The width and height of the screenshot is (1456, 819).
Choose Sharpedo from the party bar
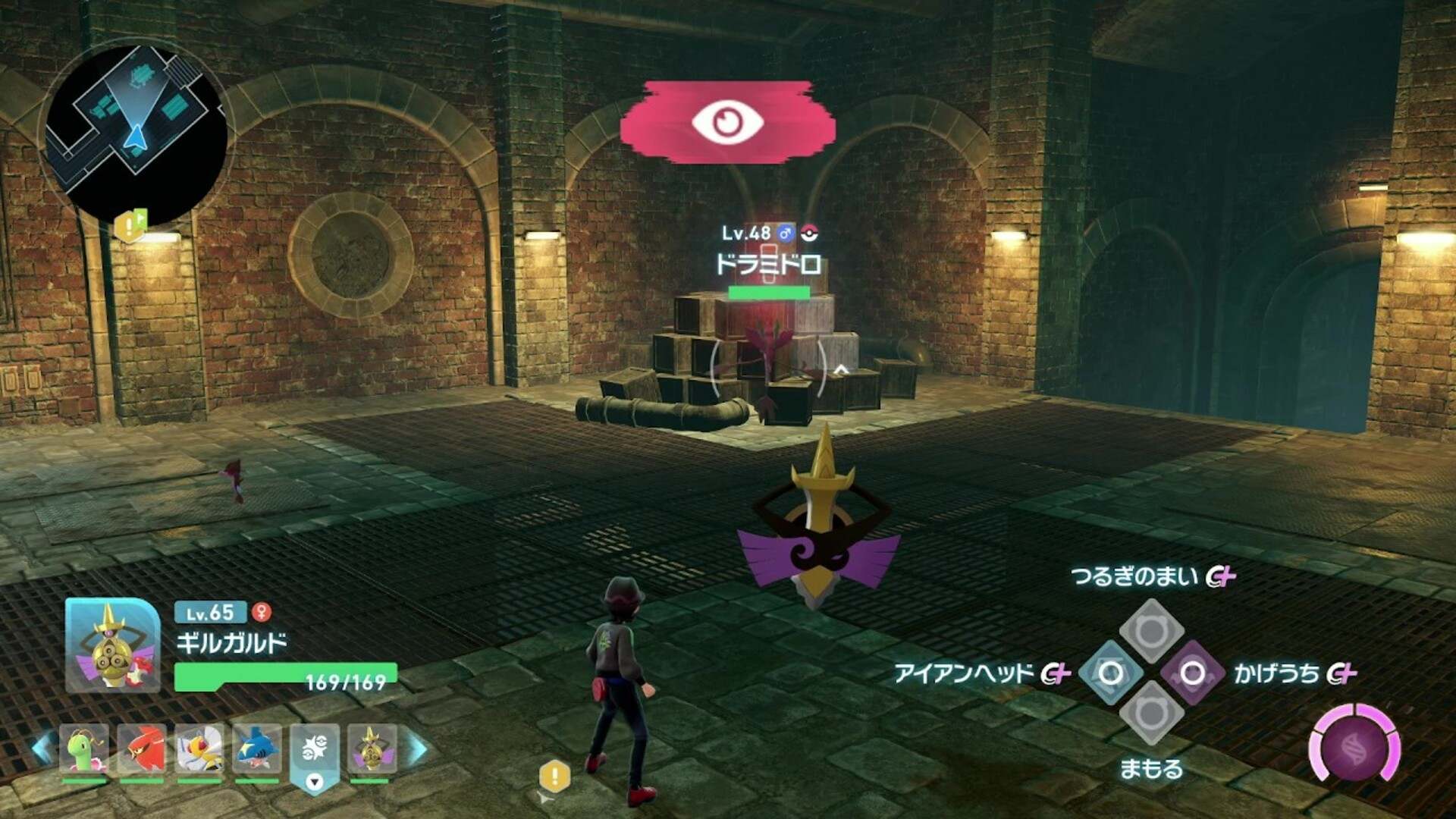pos(257,748)
